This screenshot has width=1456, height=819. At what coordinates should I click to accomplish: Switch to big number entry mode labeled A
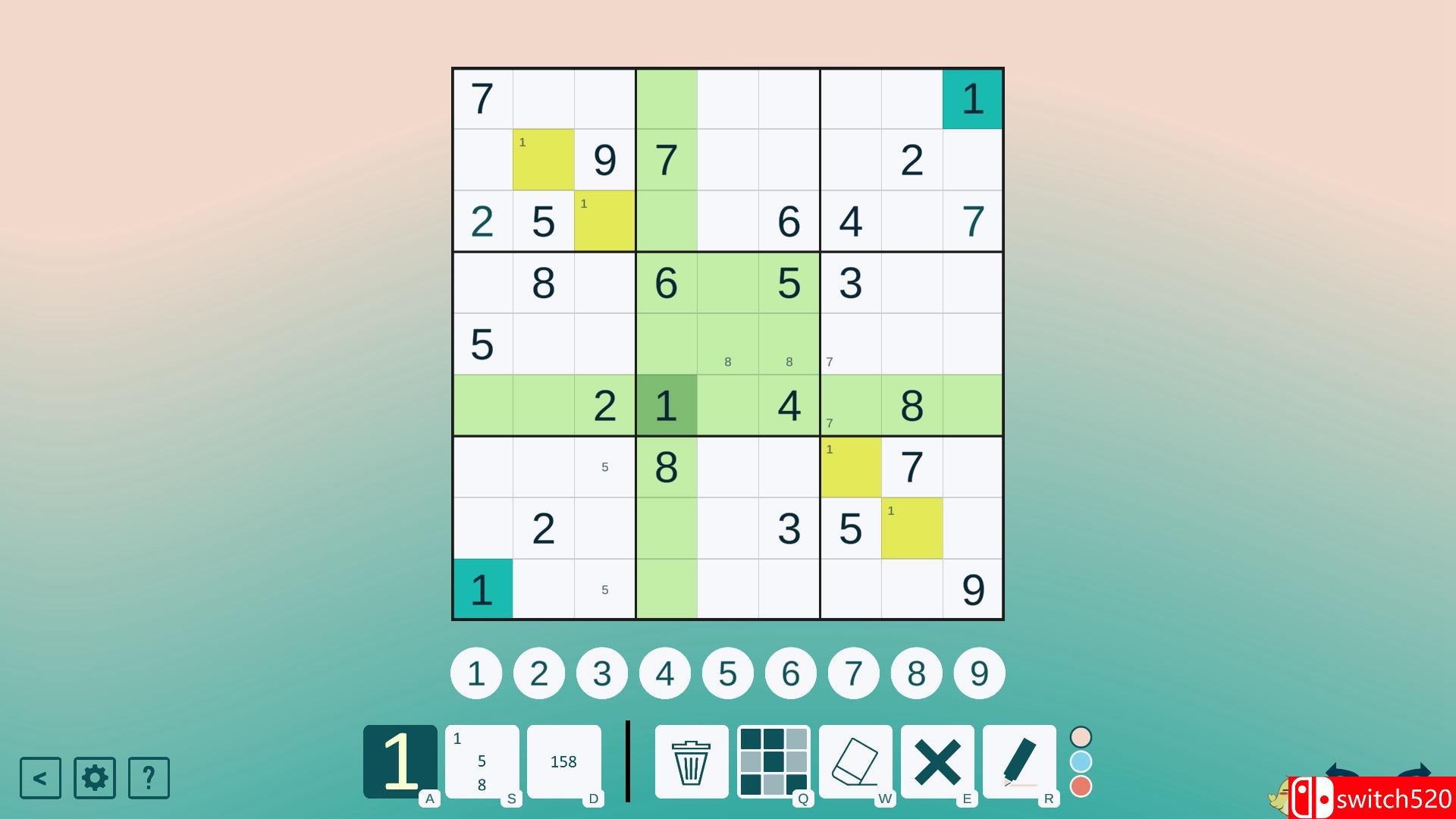coord(399,761)
